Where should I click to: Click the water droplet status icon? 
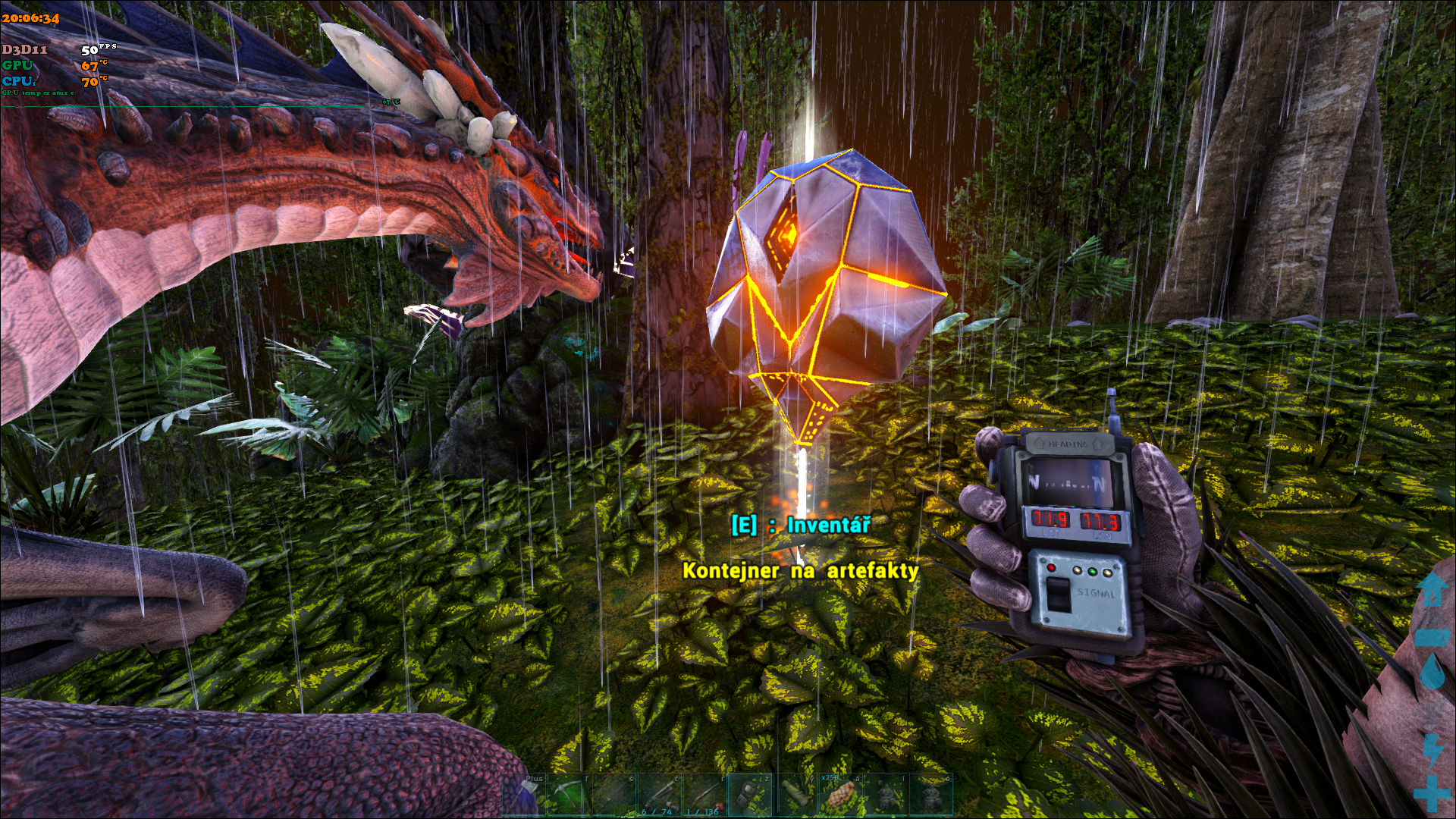click(1432, 672)
